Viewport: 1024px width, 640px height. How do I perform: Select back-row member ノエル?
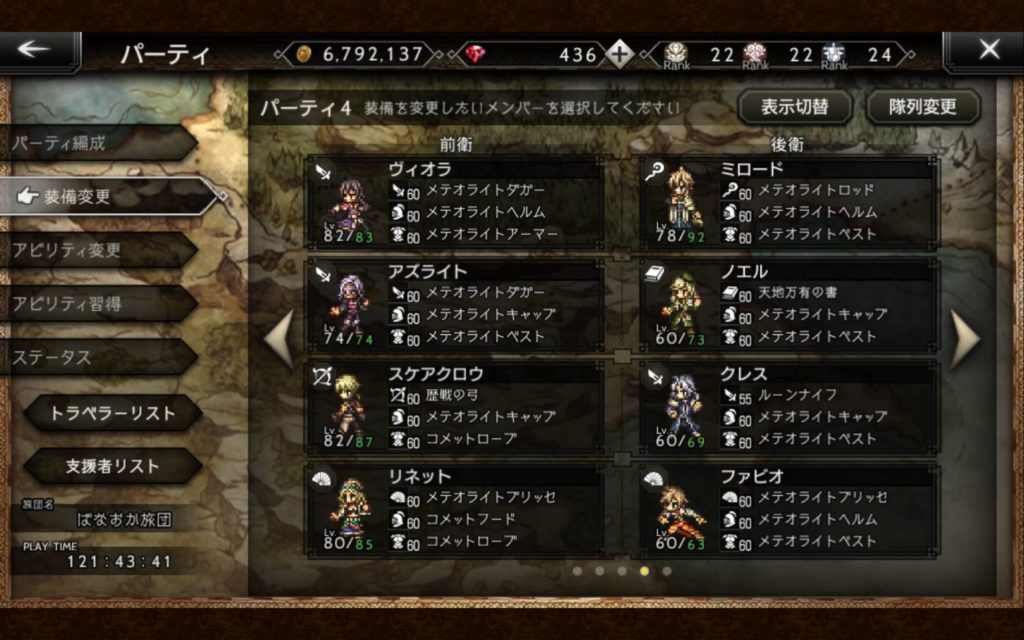(x=788, y=305)
